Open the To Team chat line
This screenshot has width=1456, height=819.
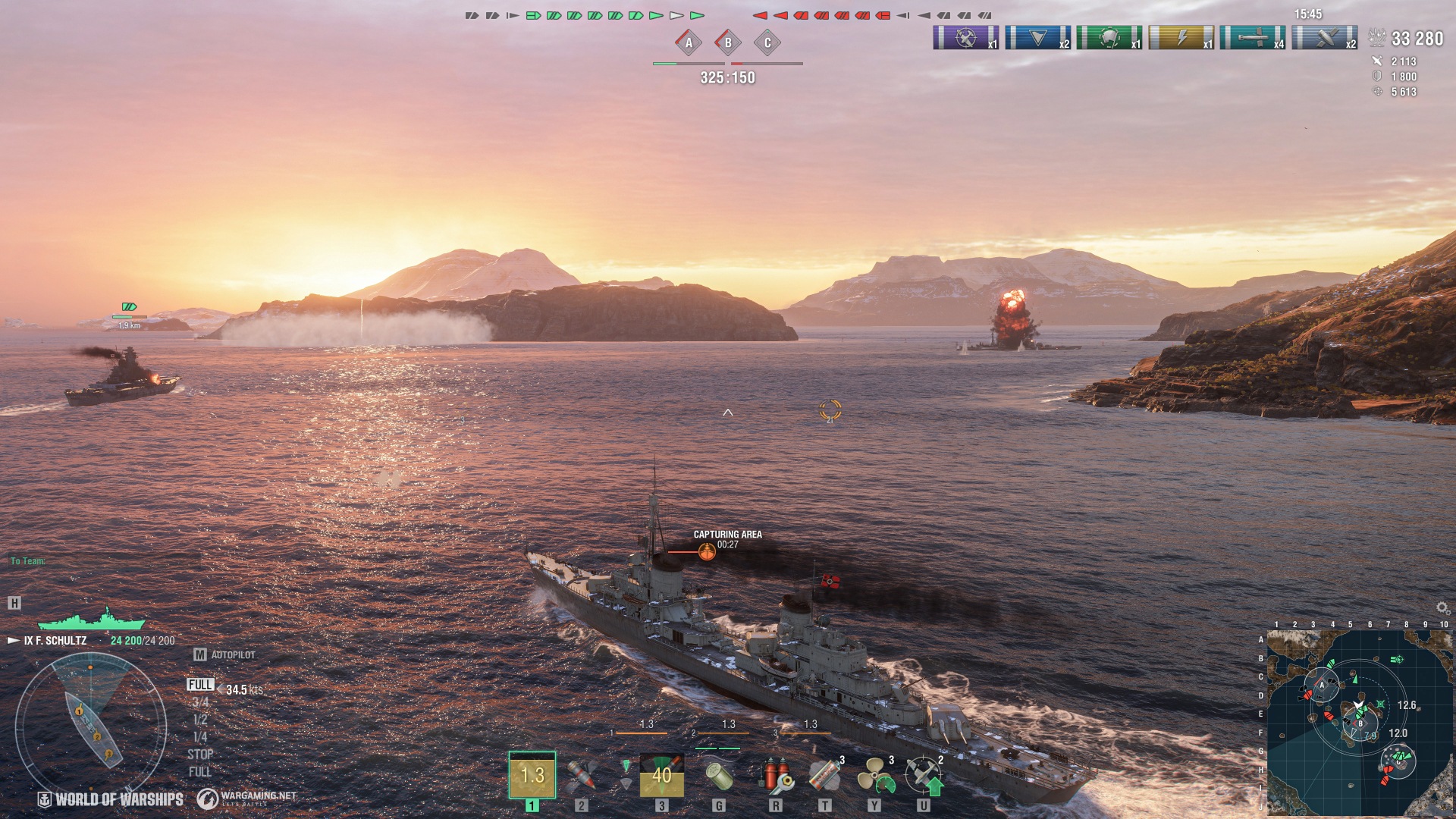[28, 561]
